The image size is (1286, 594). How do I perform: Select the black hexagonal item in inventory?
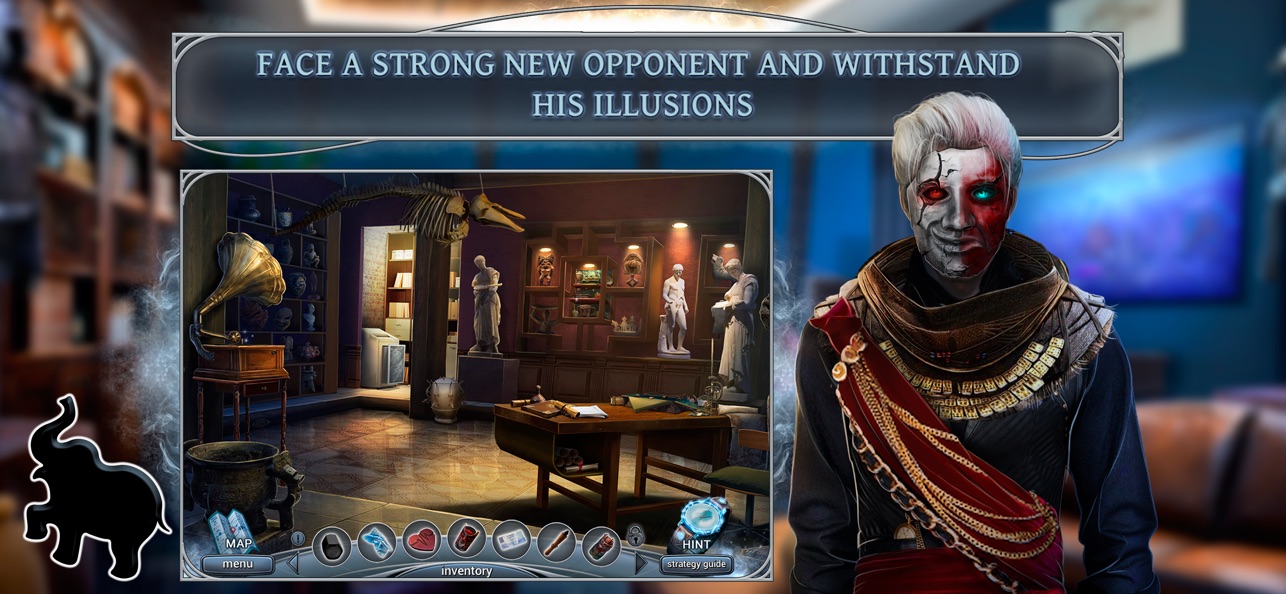(x=332, y=545)
